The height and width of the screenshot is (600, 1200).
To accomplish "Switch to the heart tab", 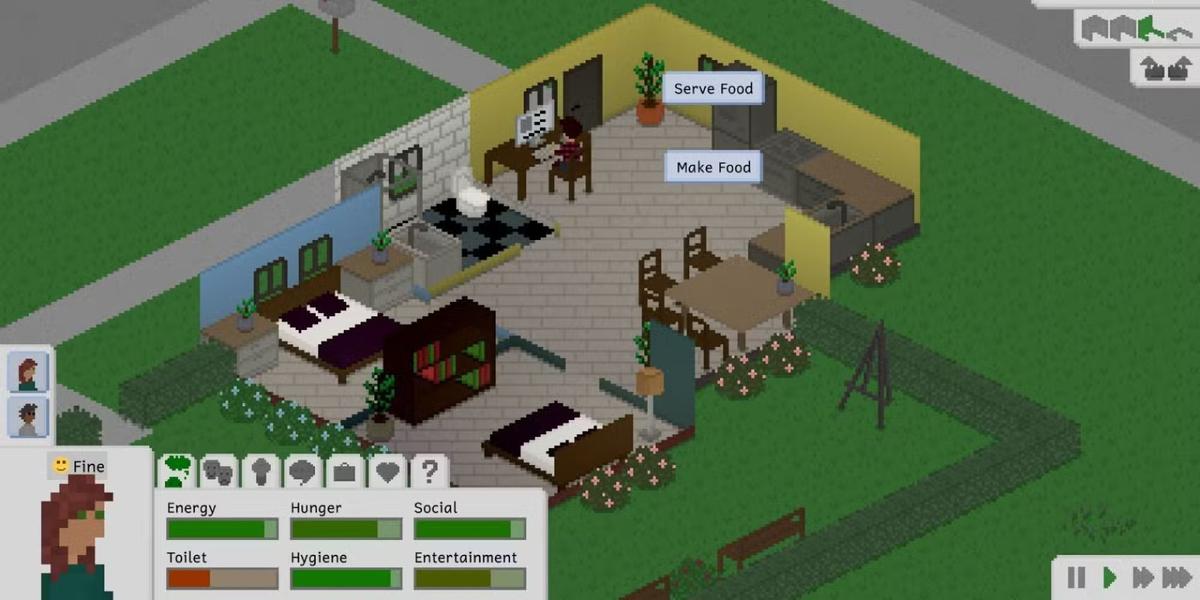I will click(x=387, y=471).
